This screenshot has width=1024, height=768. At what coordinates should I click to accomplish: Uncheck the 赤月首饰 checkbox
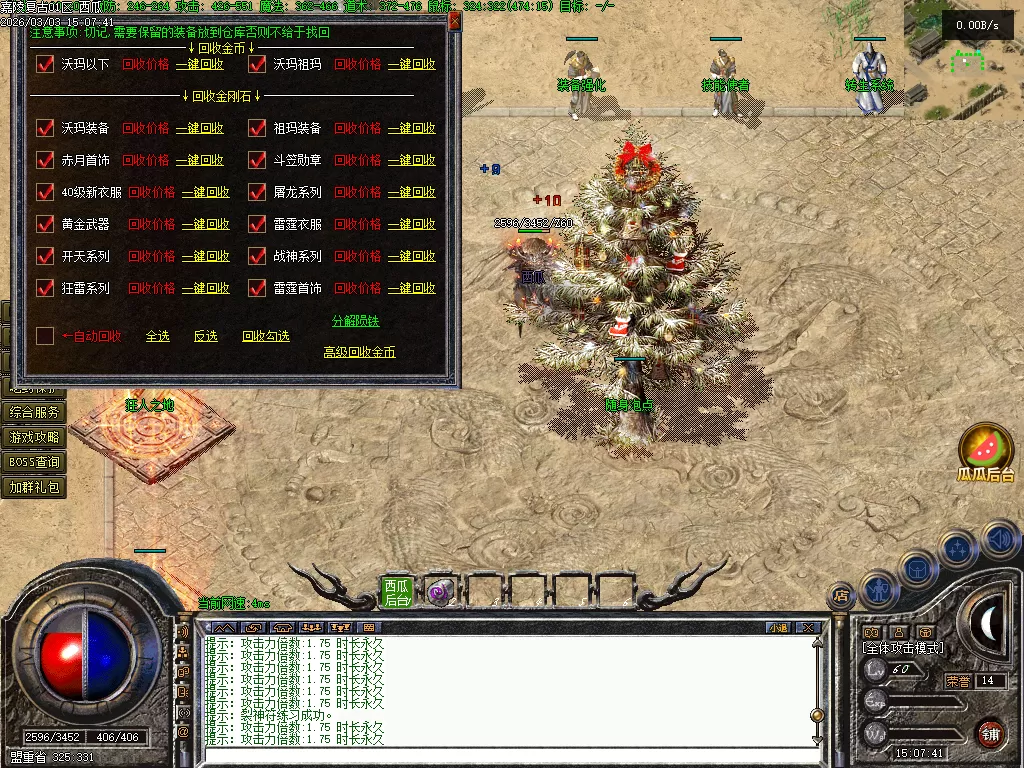pos(44,160)
